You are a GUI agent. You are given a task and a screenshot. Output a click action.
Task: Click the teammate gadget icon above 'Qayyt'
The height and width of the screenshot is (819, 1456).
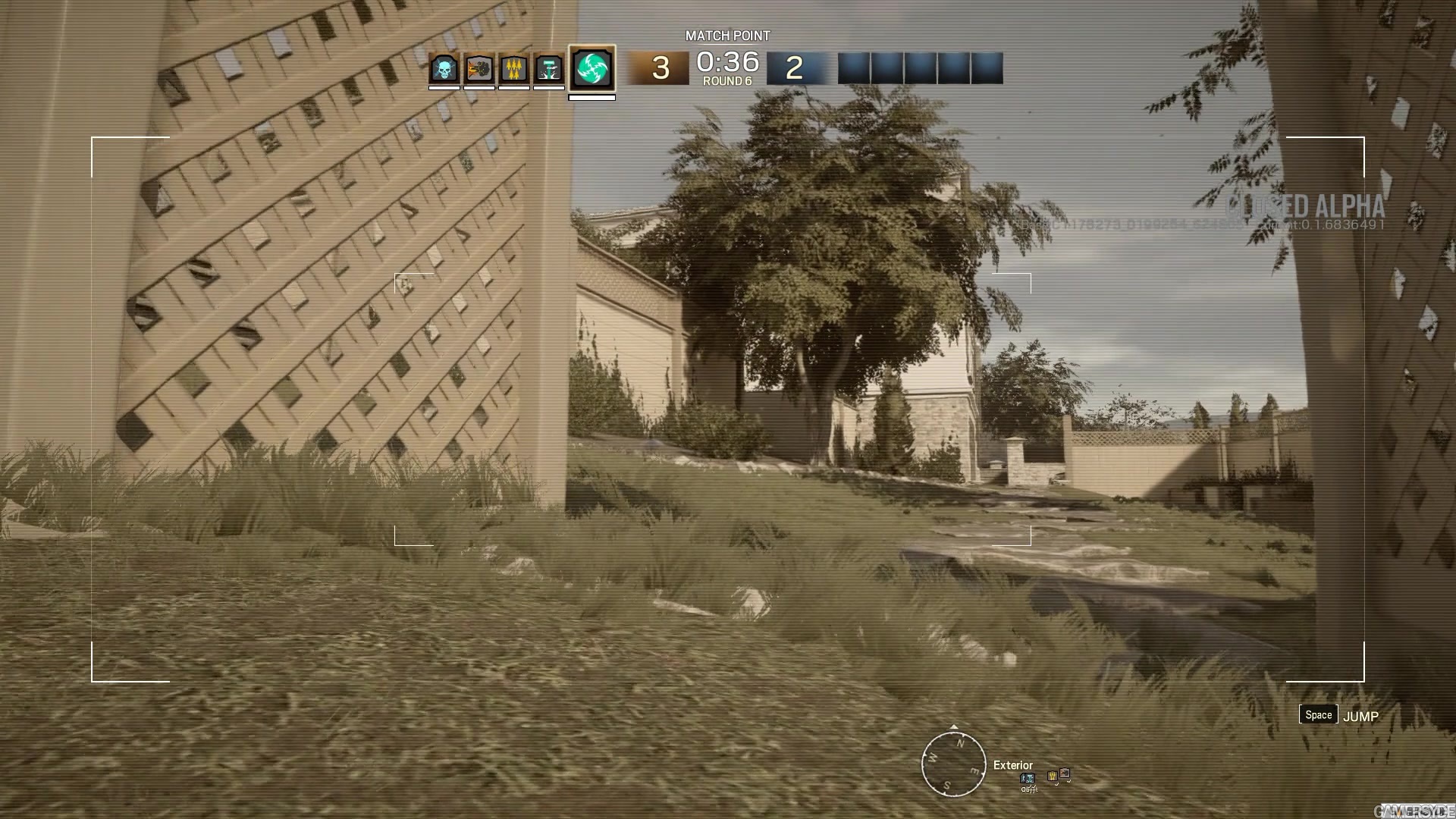1028,778
